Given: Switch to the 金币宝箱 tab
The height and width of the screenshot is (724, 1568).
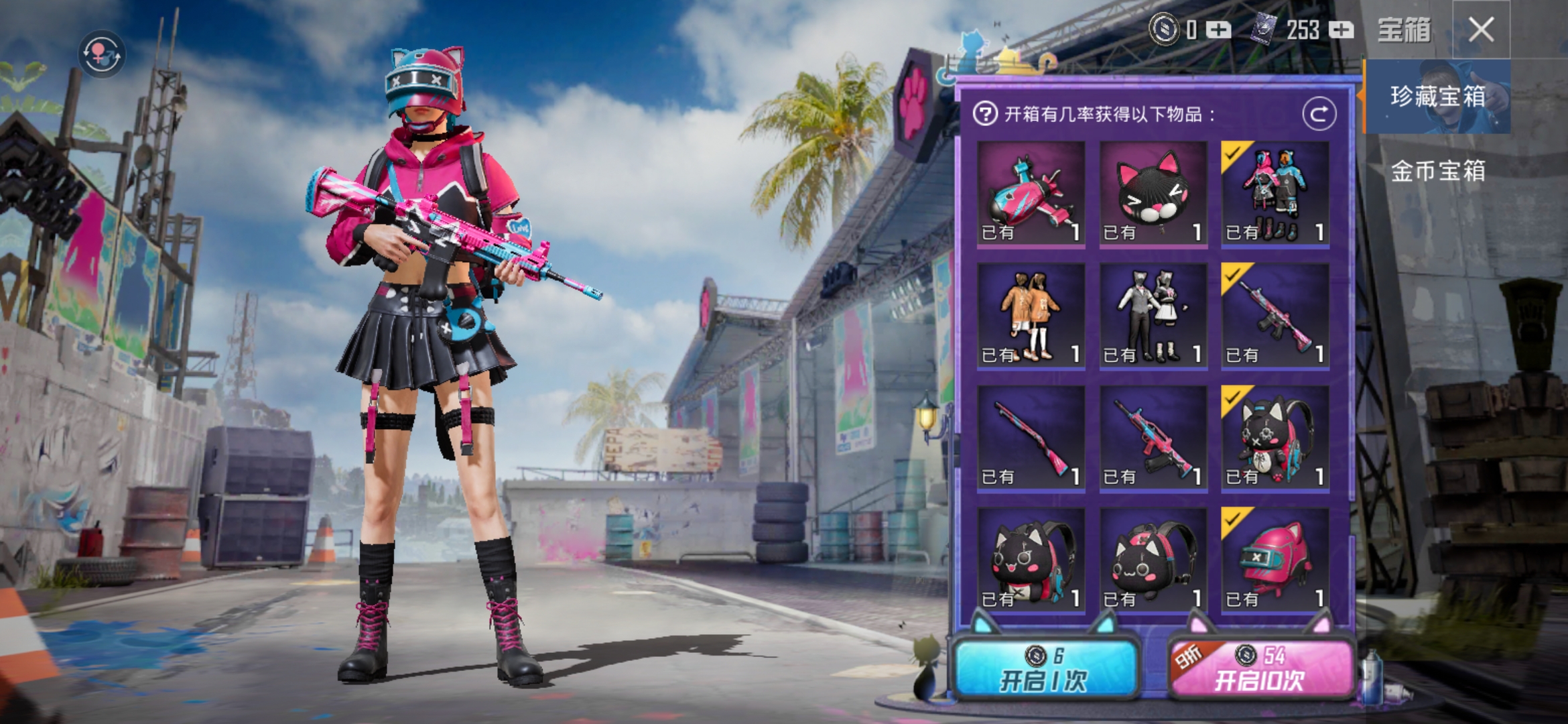Looking at the screenshot, I should tap(1437, 171).
